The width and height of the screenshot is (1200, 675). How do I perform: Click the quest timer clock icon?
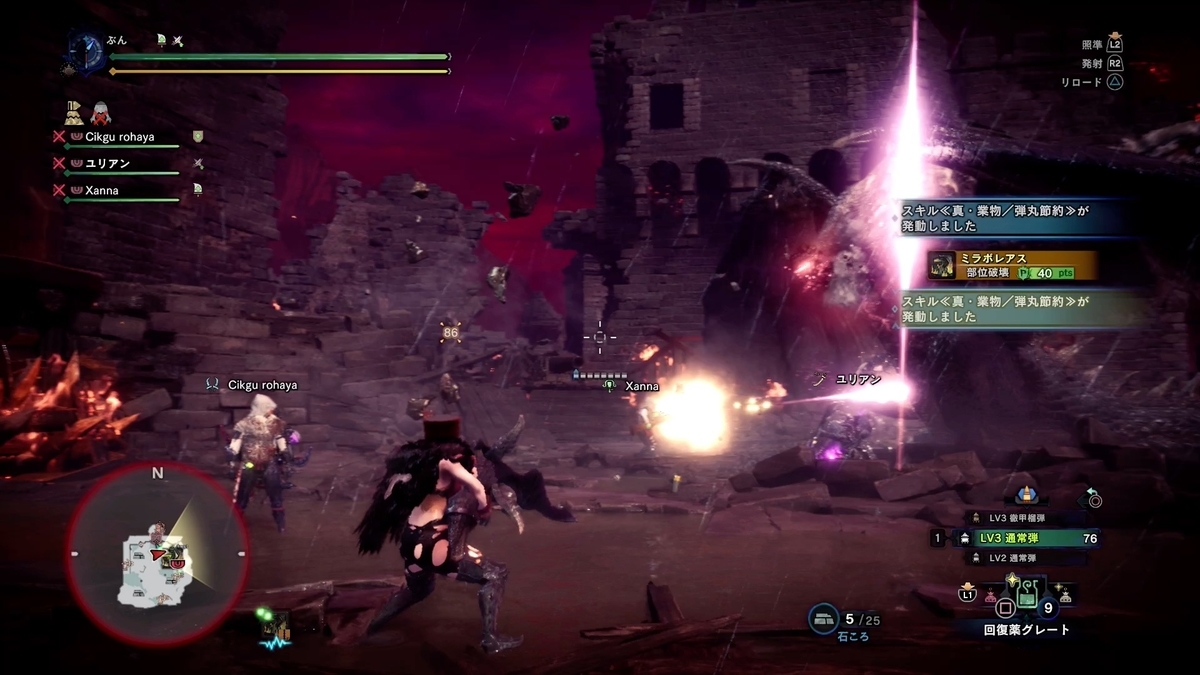click(84, 50)
